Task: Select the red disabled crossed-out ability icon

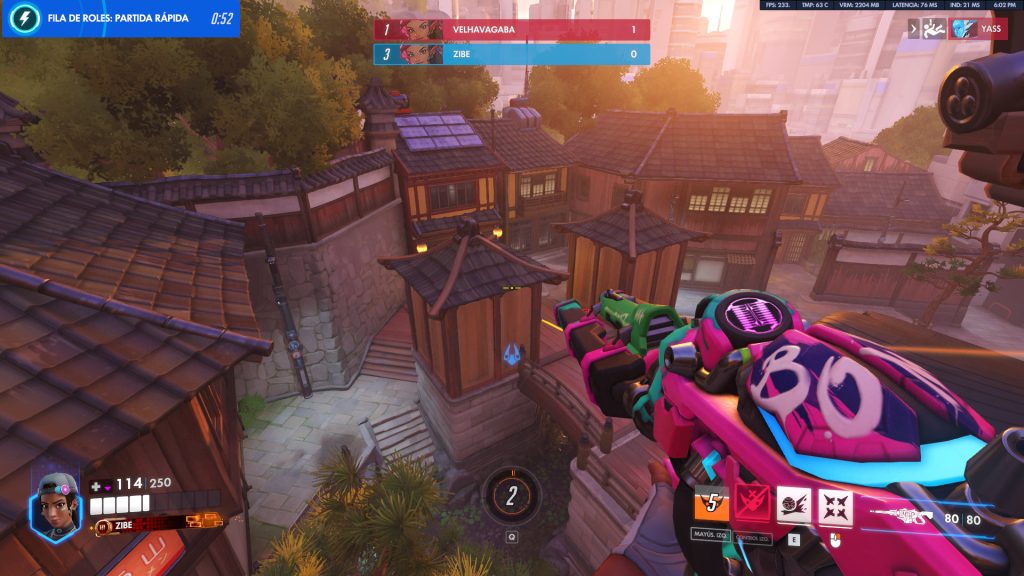Action: (x=752, y=506)
